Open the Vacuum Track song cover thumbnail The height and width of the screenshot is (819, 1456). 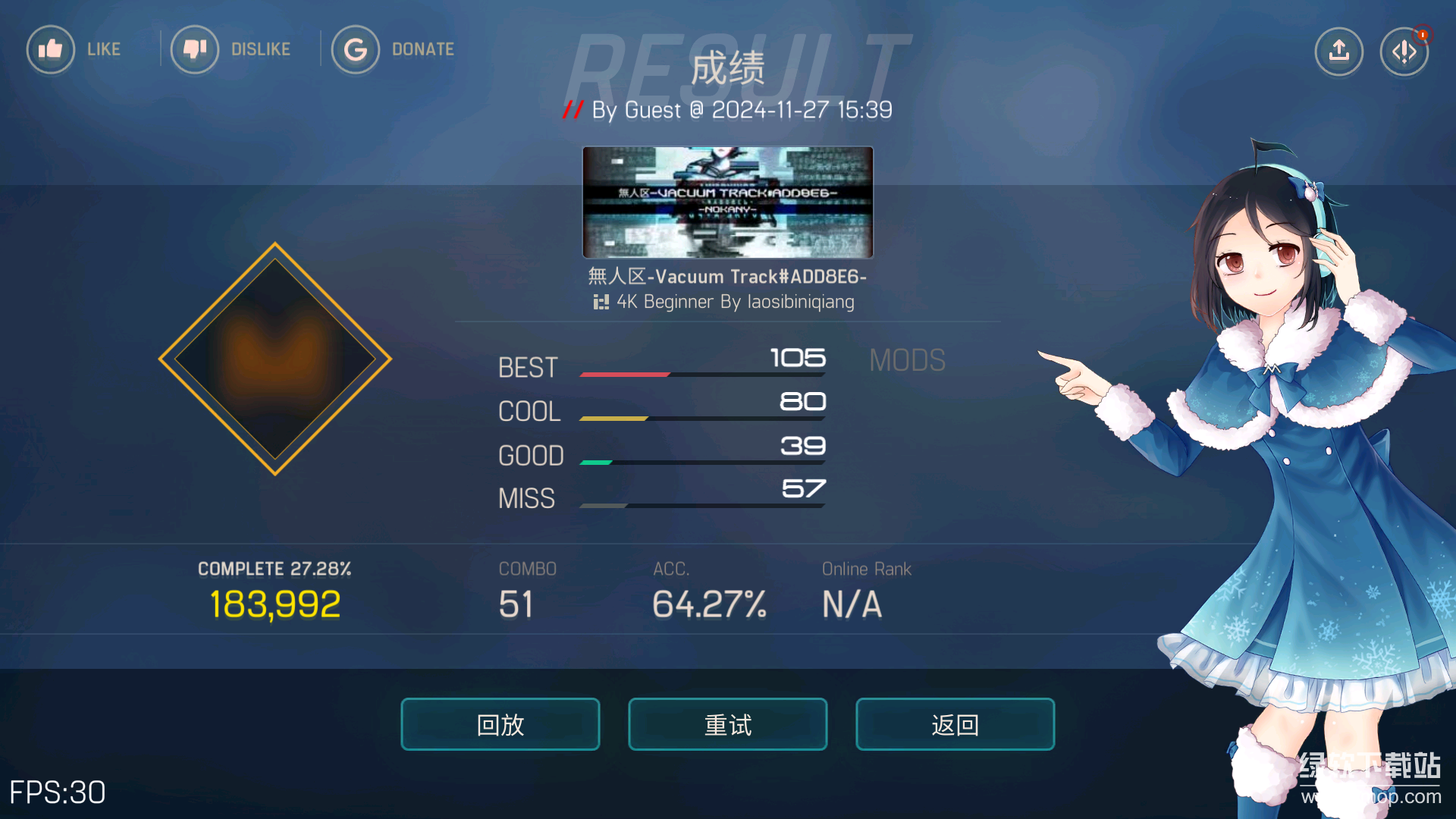[727, 202]
